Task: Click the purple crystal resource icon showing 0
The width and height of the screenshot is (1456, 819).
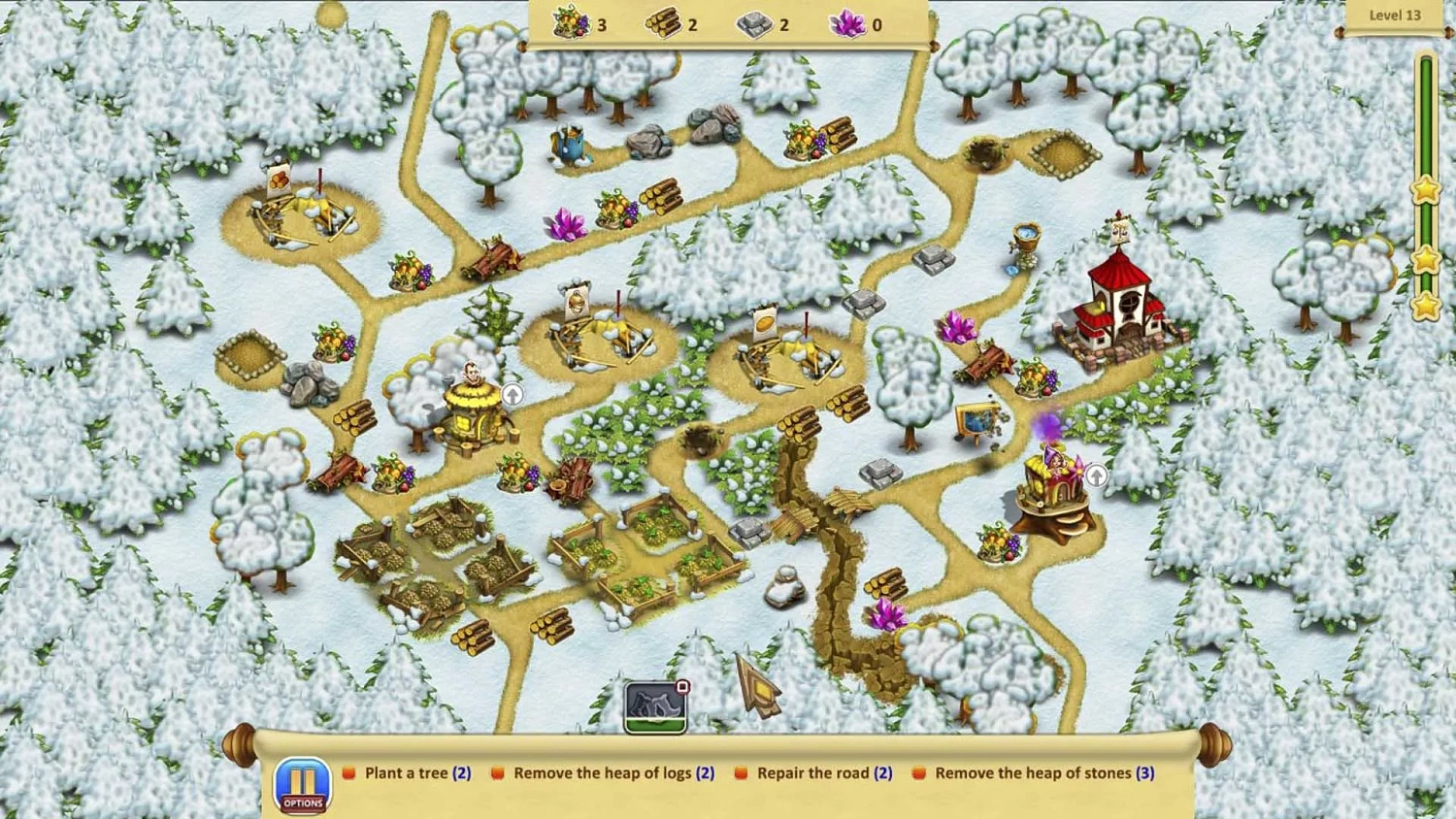Action: pos(846,23)
